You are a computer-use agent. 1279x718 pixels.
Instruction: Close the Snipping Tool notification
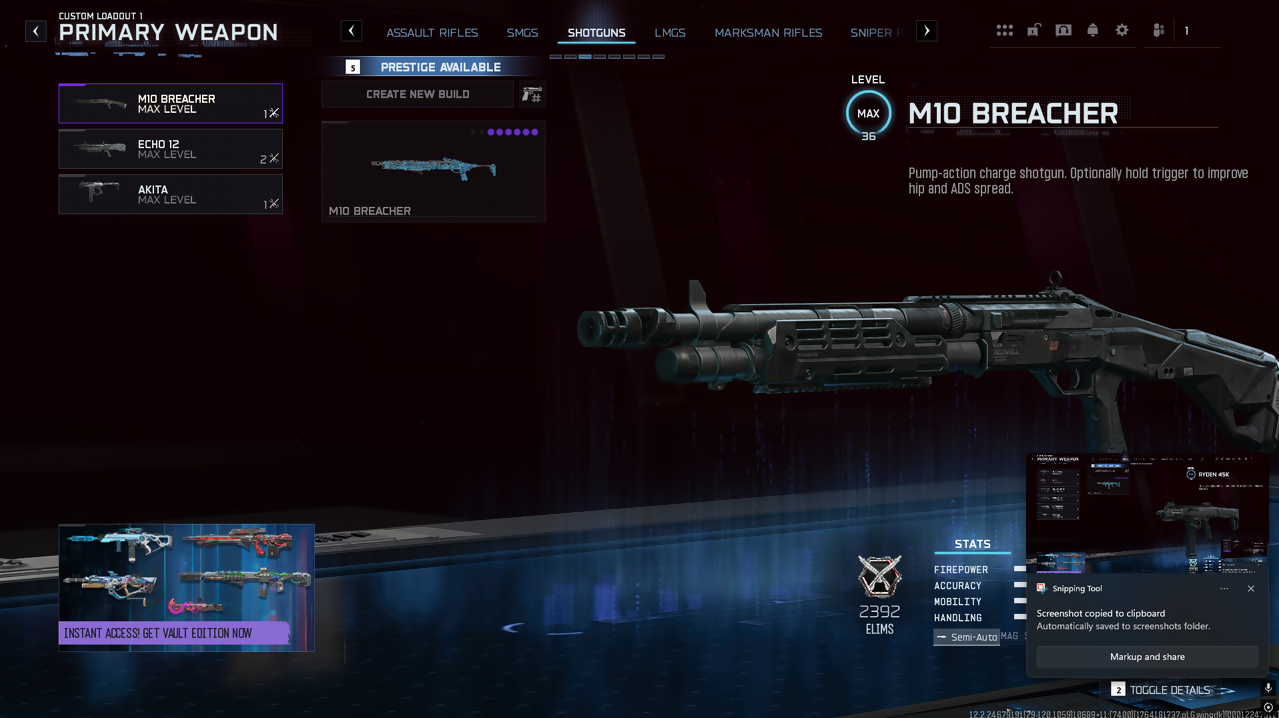click(1251, 589)
